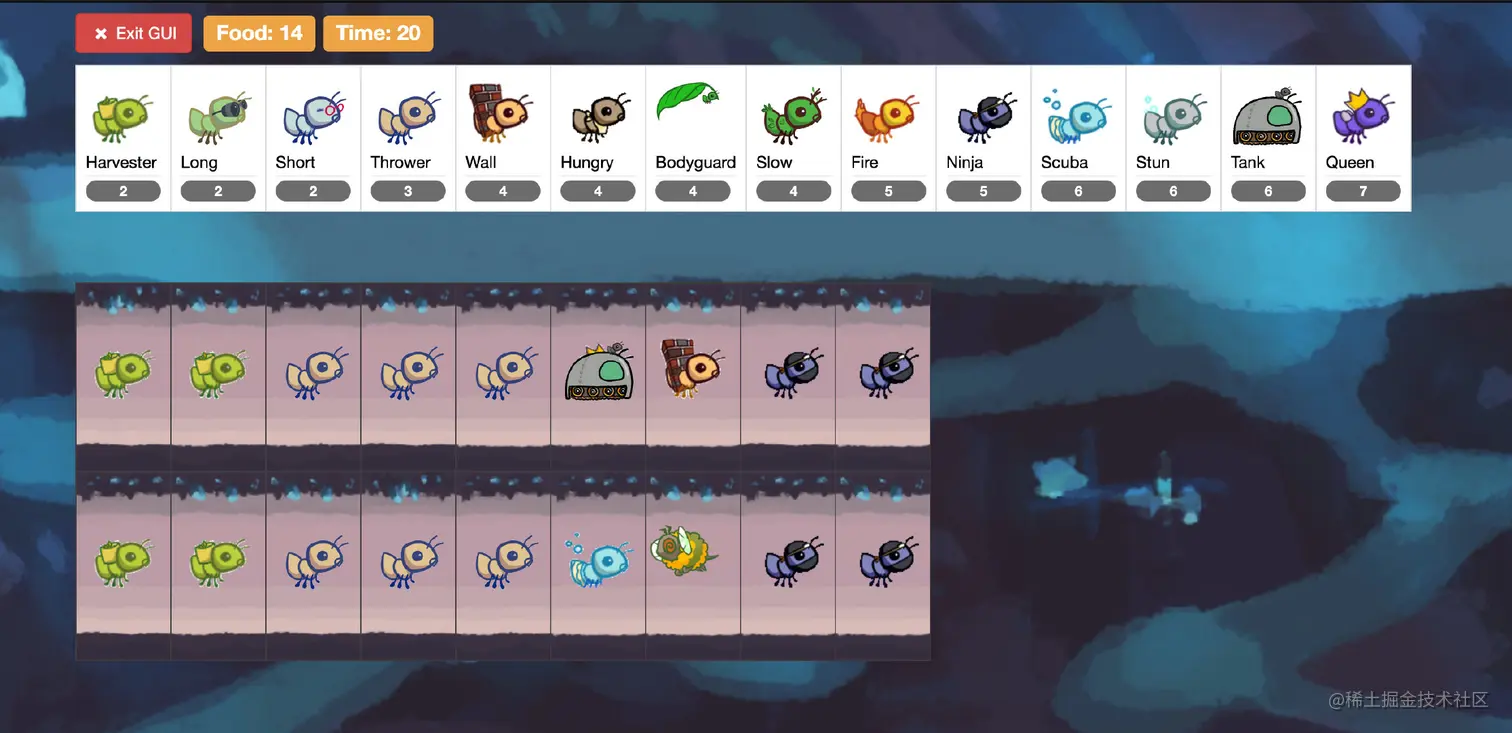Click the tunnel tile holding the Tank ant
The height and width of the screenshot is (733, 1512).
[598, 374]
